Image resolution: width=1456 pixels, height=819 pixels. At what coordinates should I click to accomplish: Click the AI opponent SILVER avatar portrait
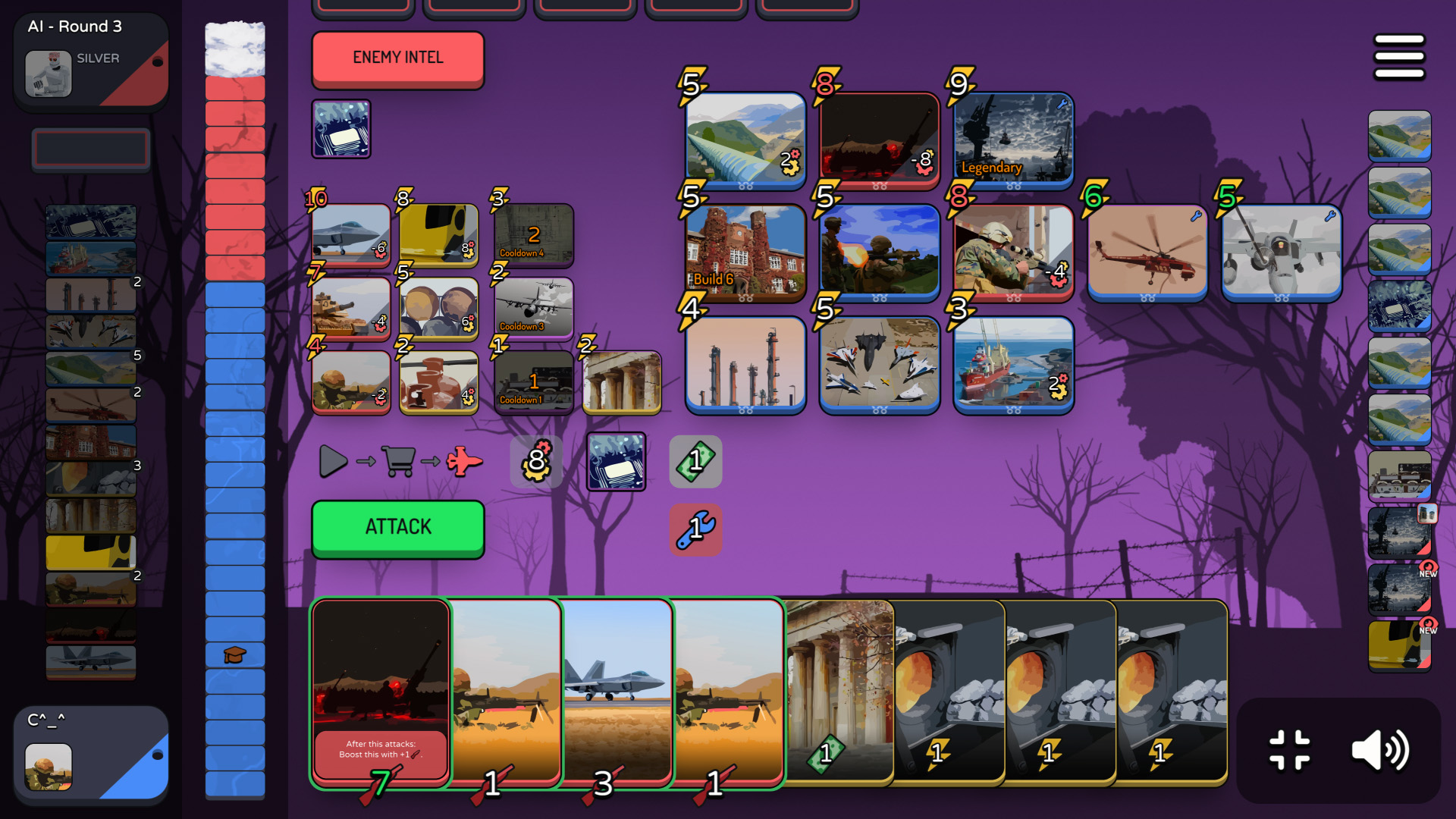[49, 75]
